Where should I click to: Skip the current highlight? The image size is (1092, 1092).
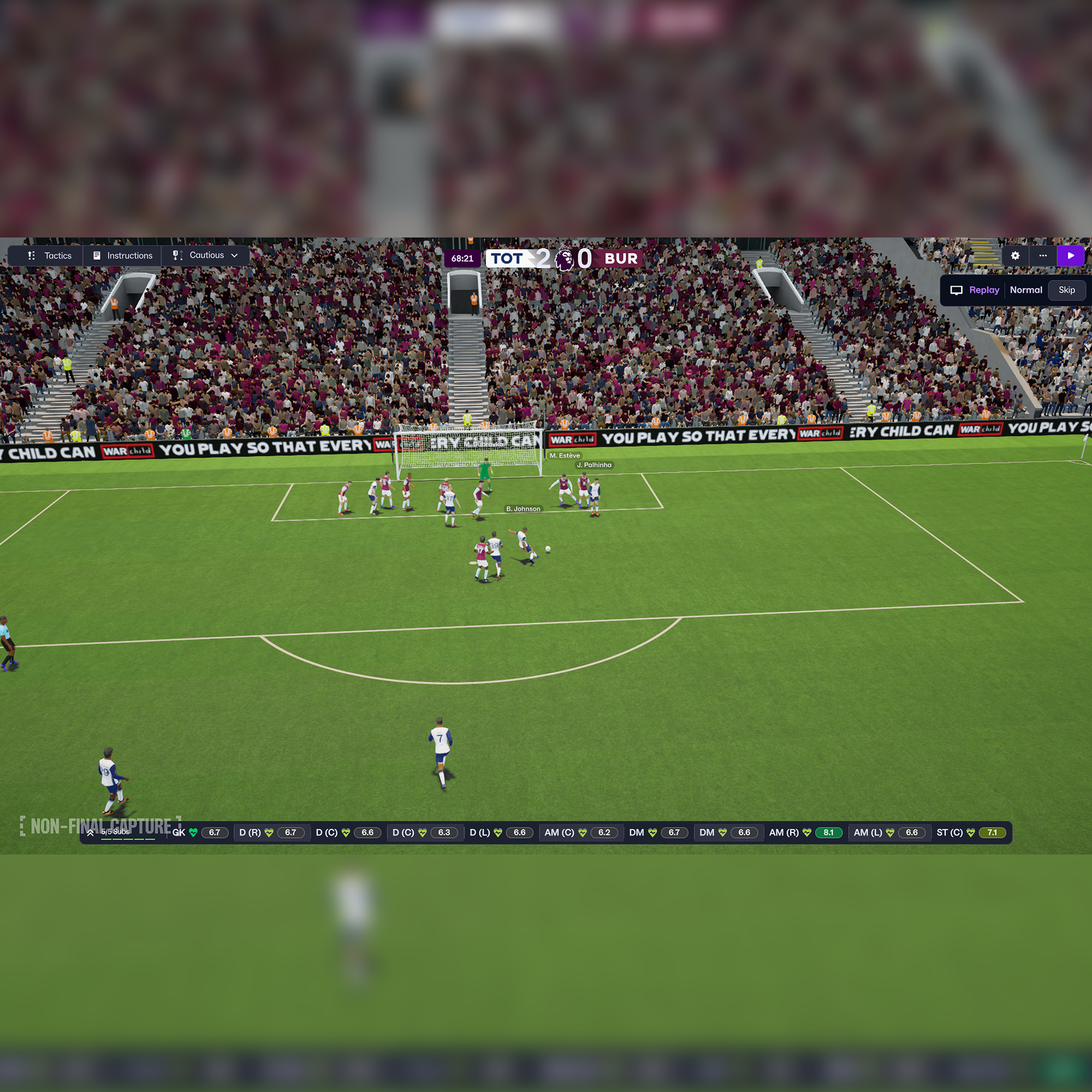click(1066, 290)
